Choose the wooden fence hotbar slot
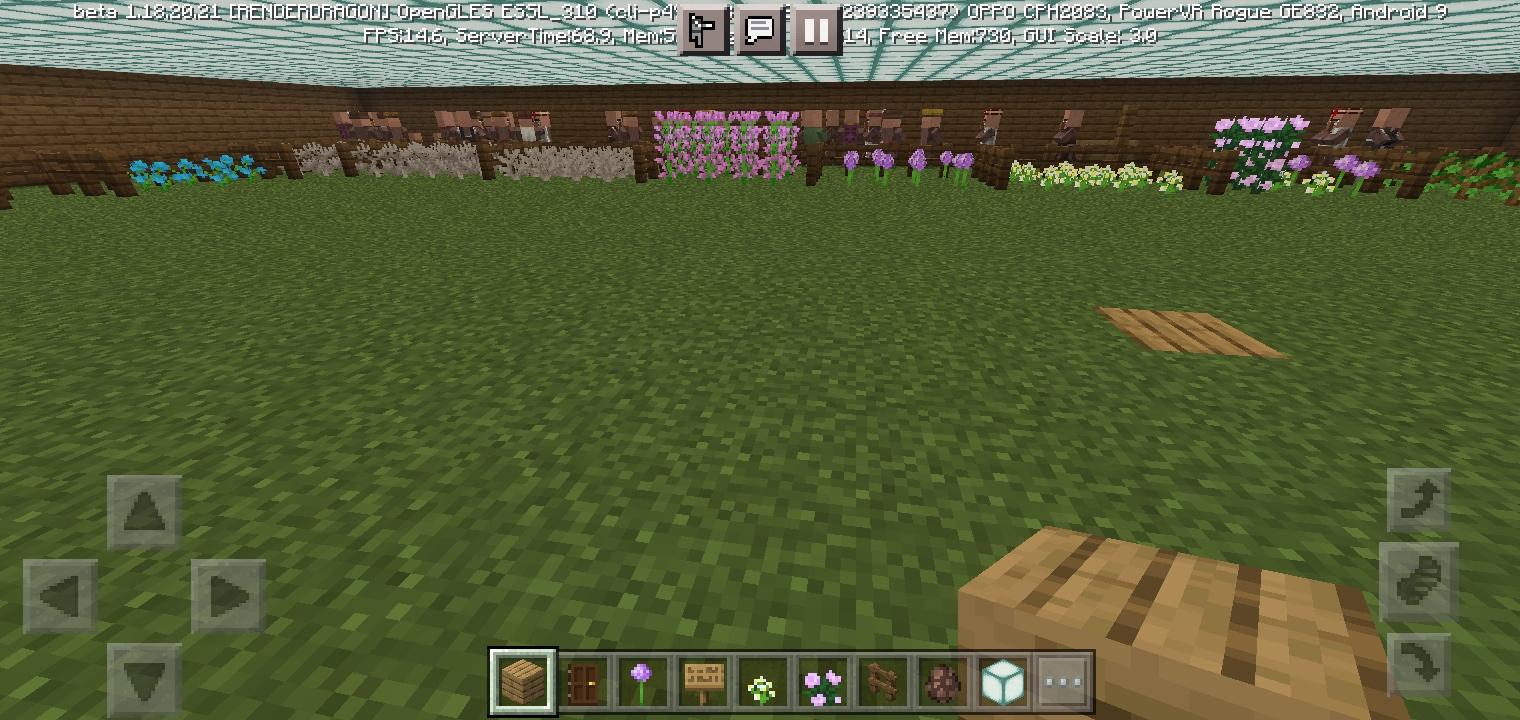This screenshot has height=720, width=1520. [882, 683]
